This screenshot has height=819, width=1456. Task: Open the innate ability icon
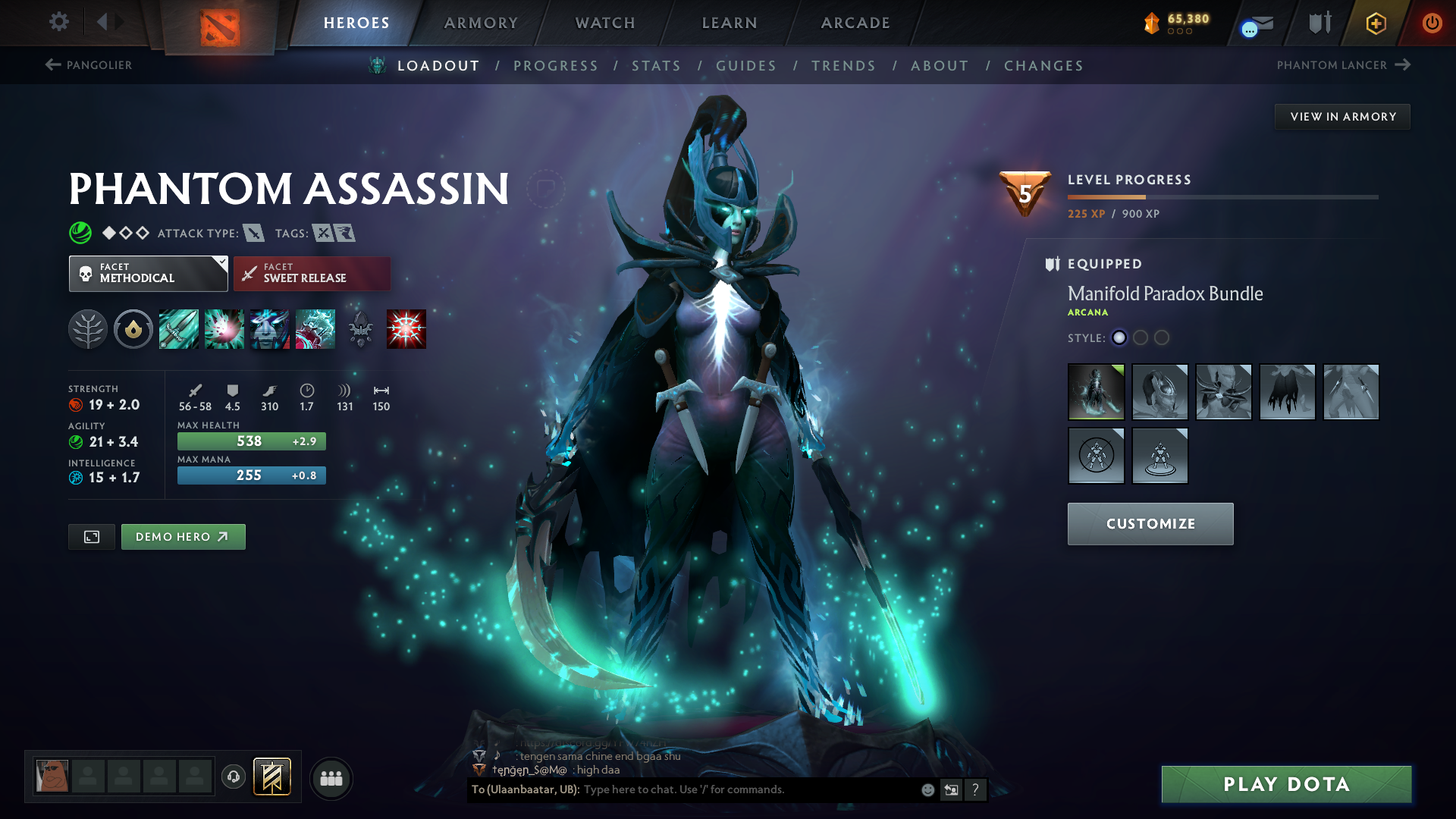(x=133, y=329)
